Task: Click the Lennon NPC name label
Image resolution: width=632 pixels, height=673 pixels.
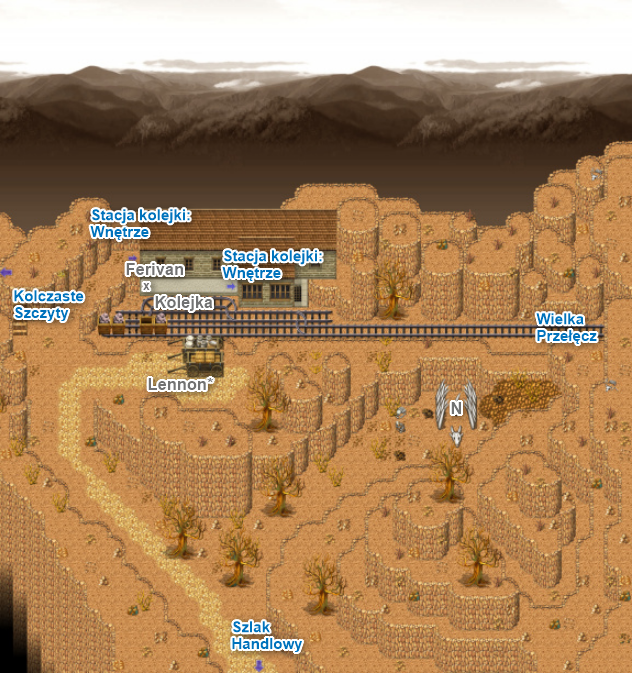Action: (x=181, y=383)
